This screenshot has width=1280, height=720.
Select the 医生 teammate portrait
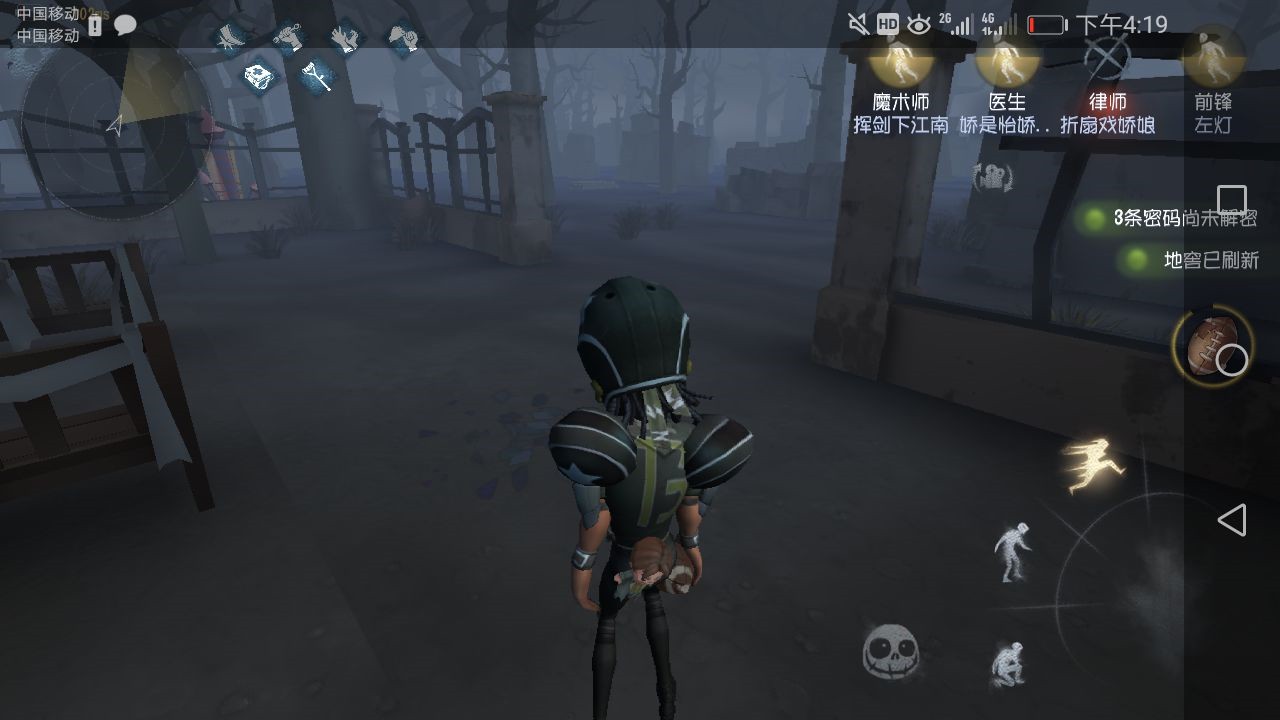click(1007, 60)
